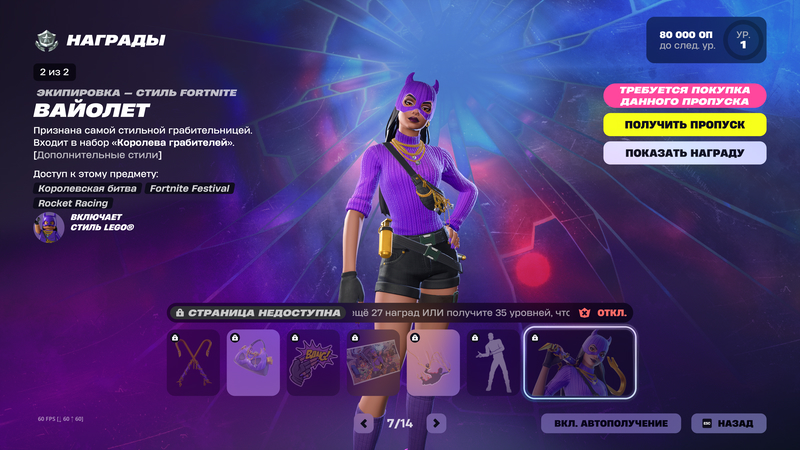The width and height of the screenshot is (800, 450).
Task: Click the LEGO style character icon
Action: [x=49, y=227]
